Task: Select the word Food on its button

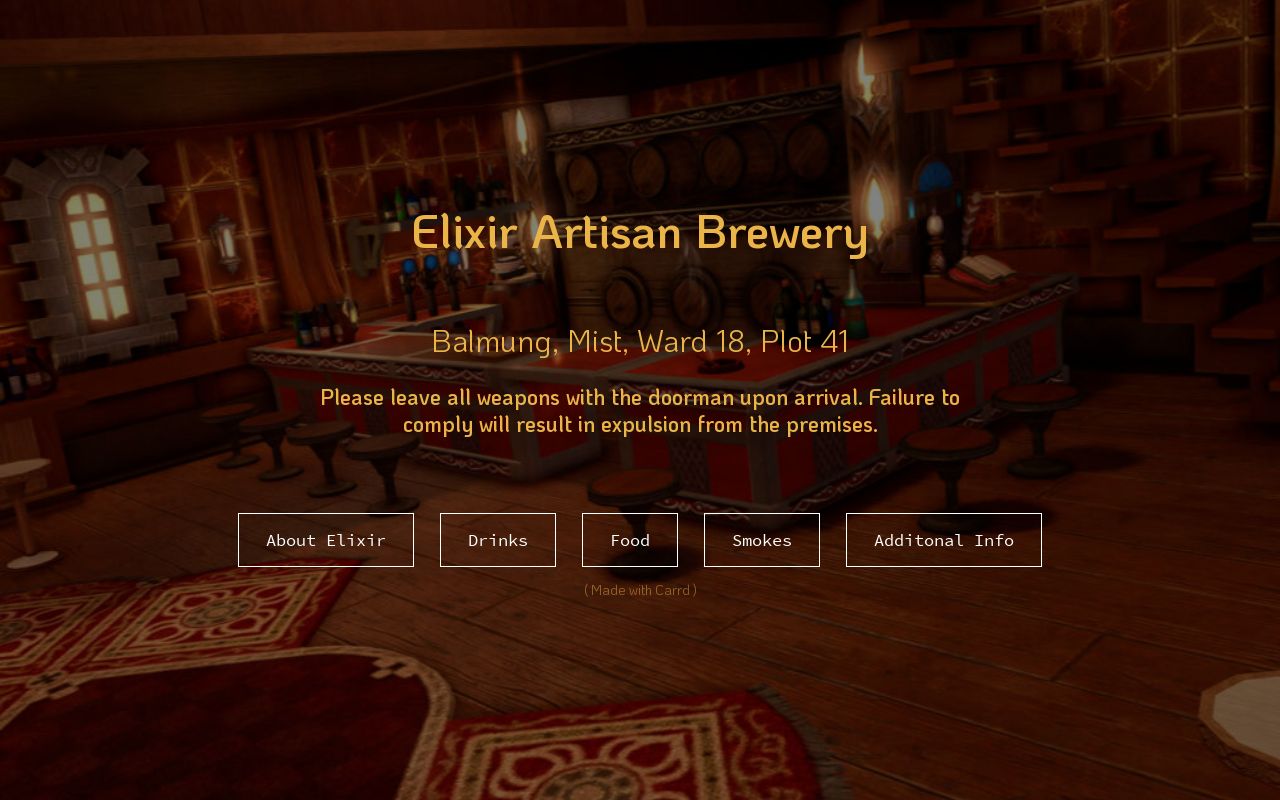Action: (x=630, y=540)
